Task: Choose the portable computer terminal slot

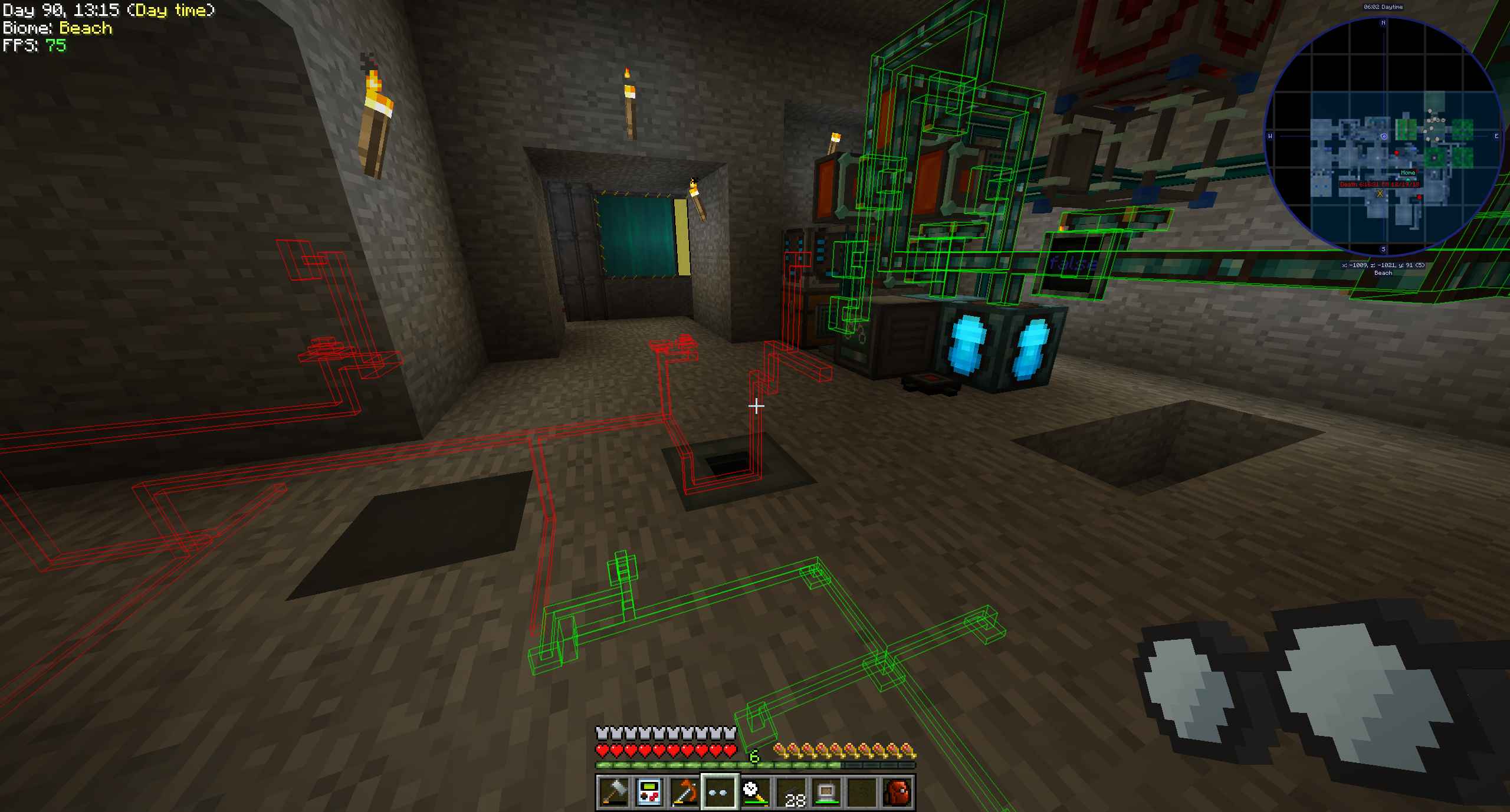Action: (826, 792)
